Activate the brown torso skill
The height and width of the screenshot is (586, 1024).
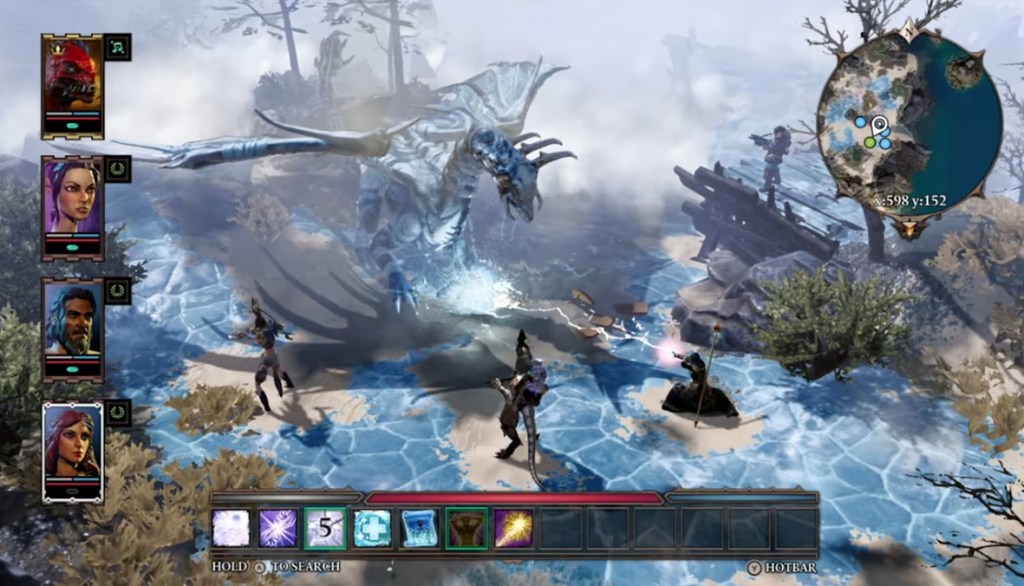coord(466,528)
